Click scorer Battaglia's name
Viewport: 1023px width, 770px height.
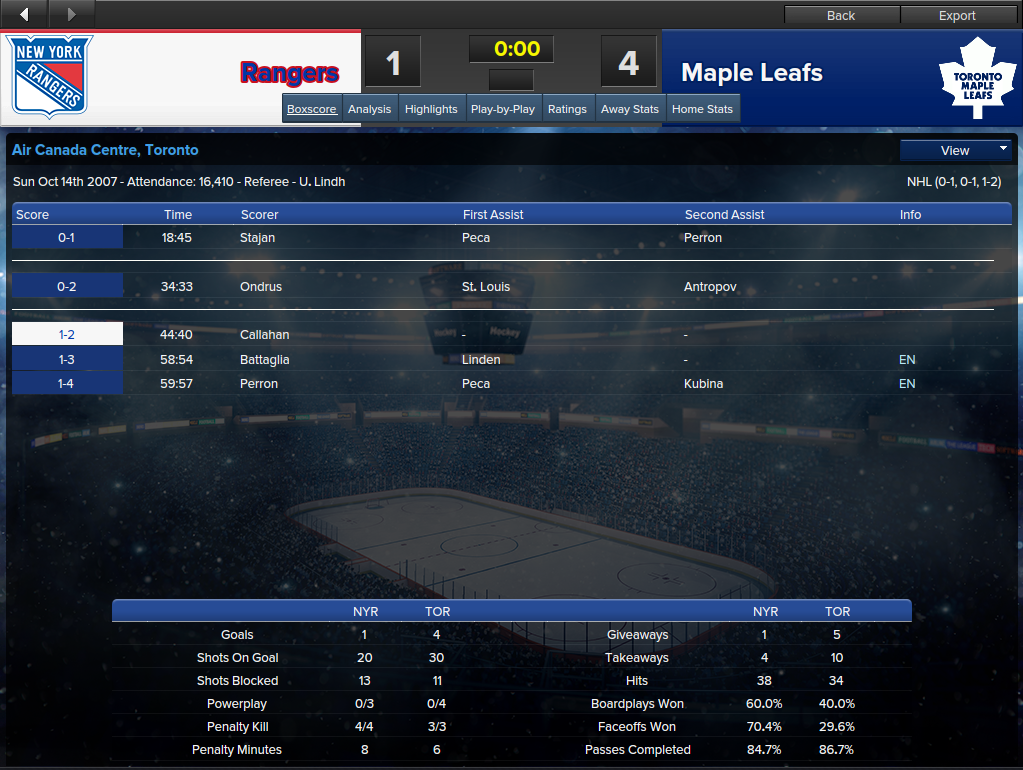tap(263, 359)
